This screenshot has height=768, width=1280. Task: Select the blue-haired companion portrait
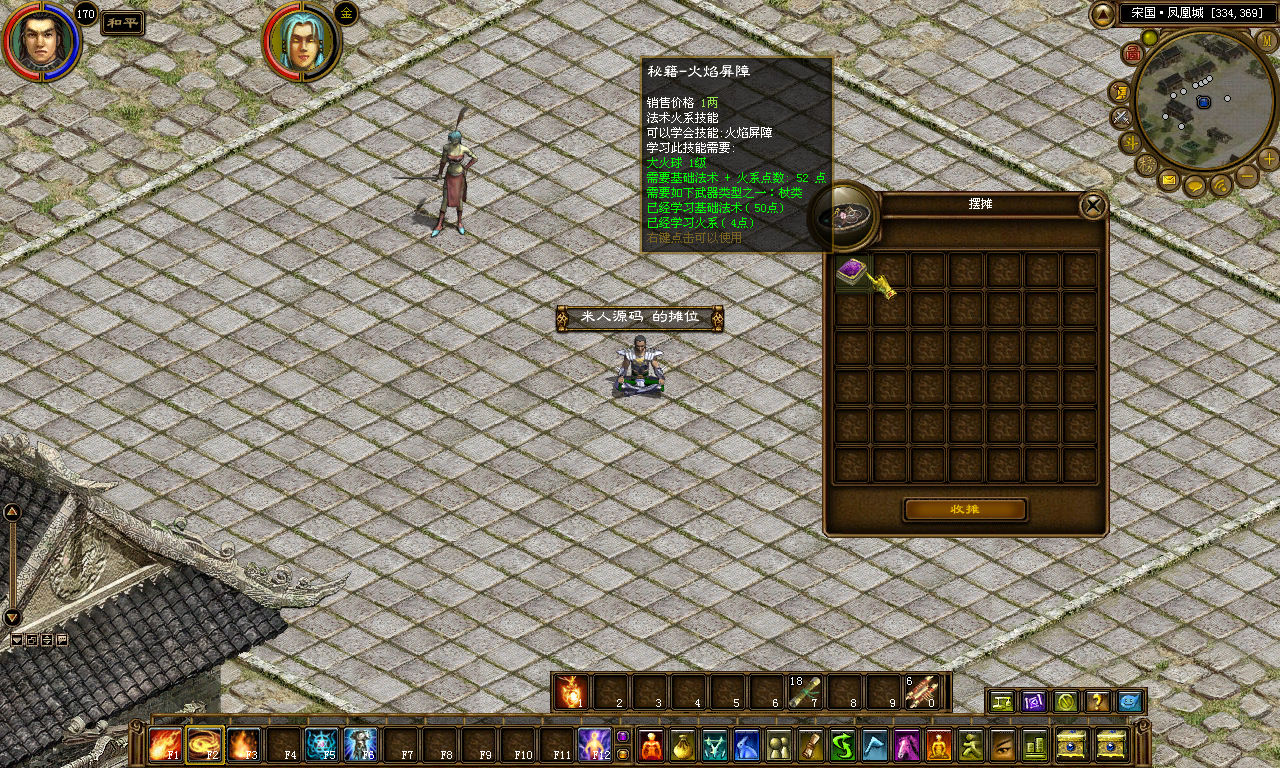click(x=296, y=41)
